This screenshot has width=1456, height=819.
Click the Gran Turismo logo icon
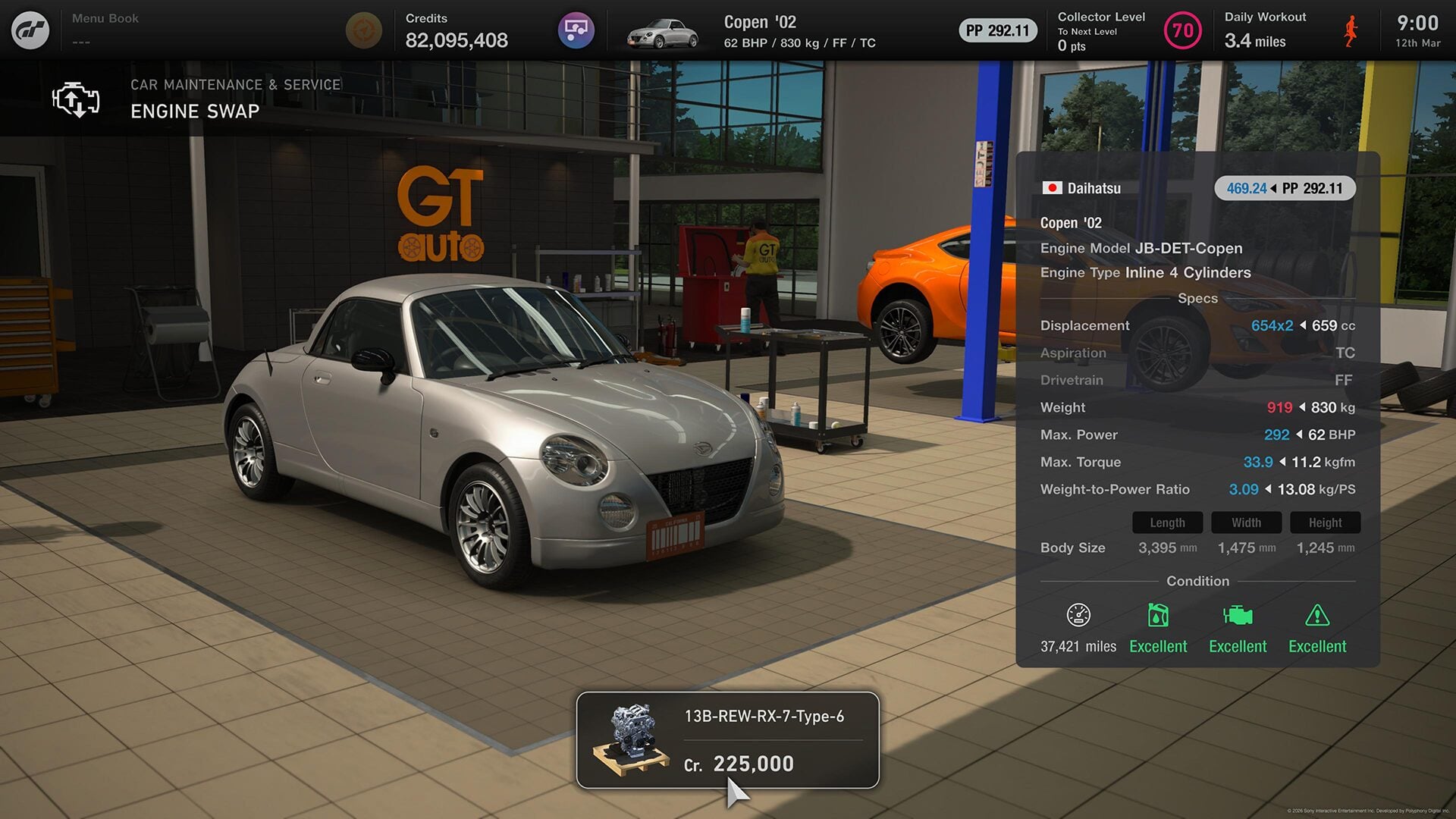30,30
